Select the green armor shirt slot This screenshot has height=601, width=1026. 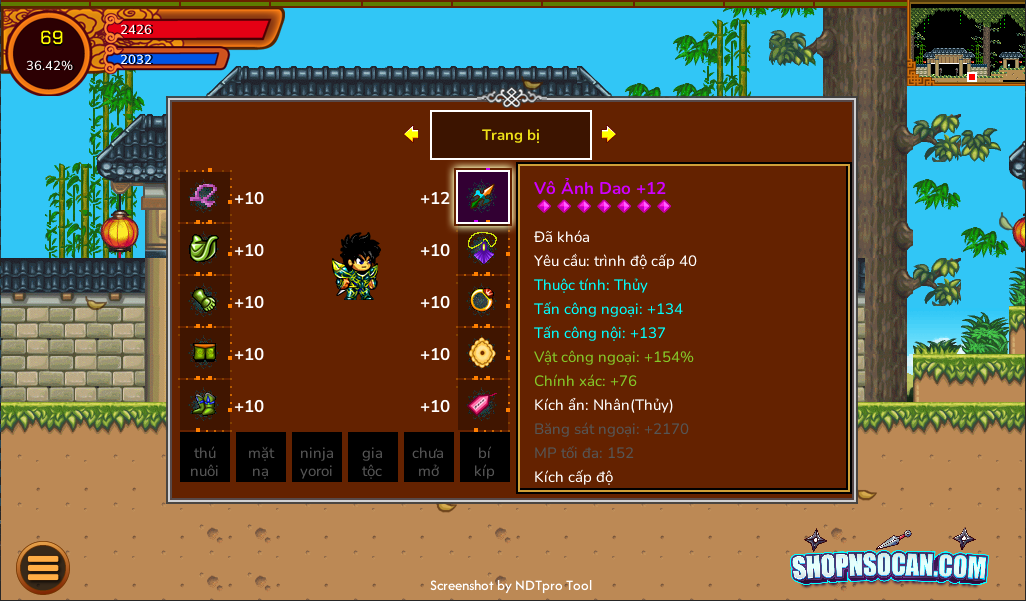pos(205,249)
